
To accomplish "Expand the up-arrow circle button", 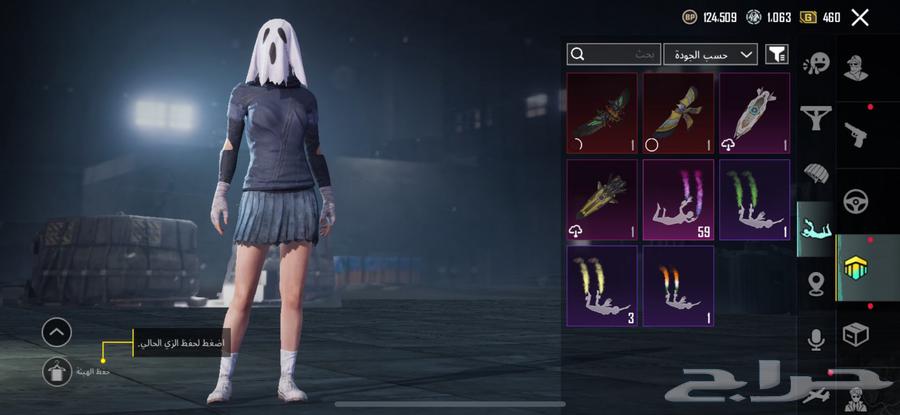I will pos(57,331).
